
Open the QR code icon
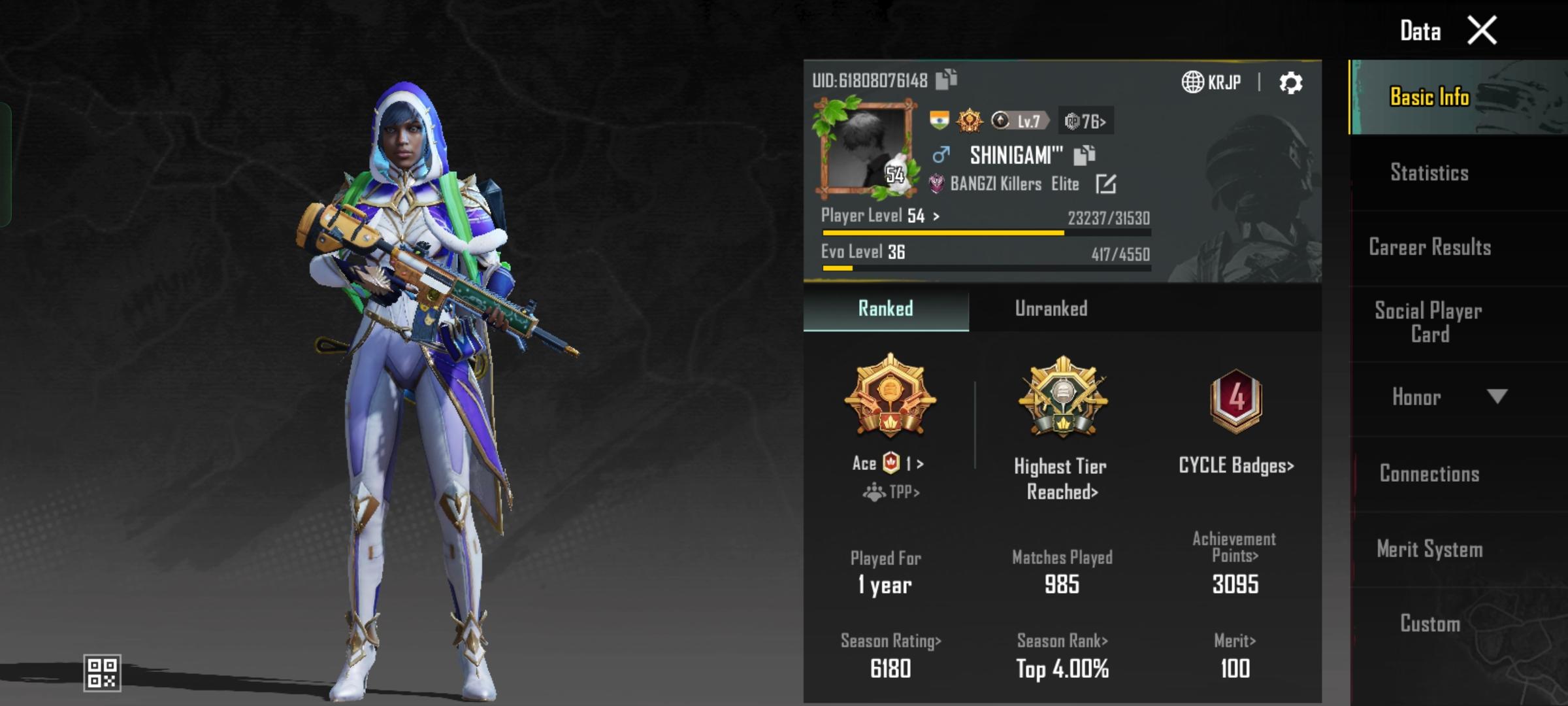[103, 673]
